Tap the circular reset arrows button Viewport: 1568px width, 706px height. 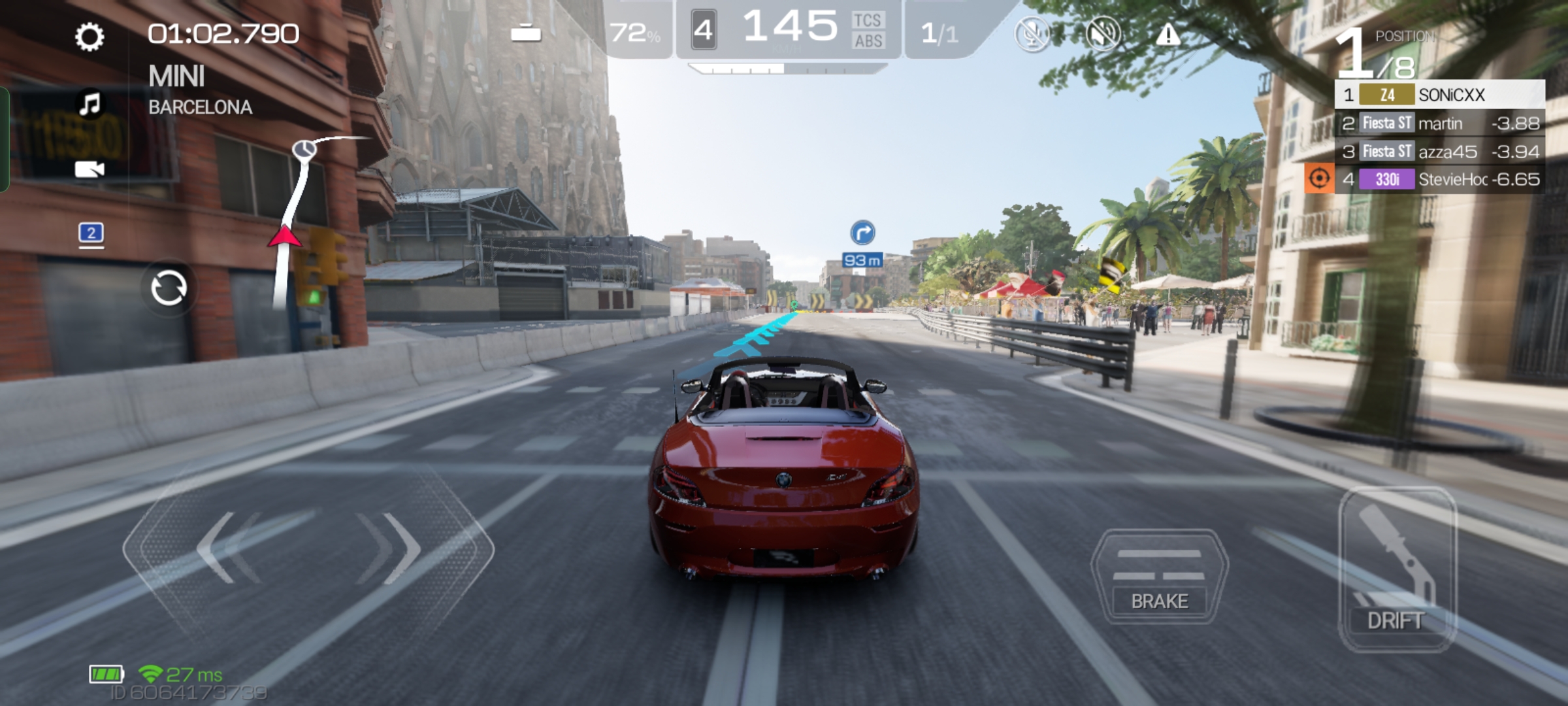tap(169, 288)
